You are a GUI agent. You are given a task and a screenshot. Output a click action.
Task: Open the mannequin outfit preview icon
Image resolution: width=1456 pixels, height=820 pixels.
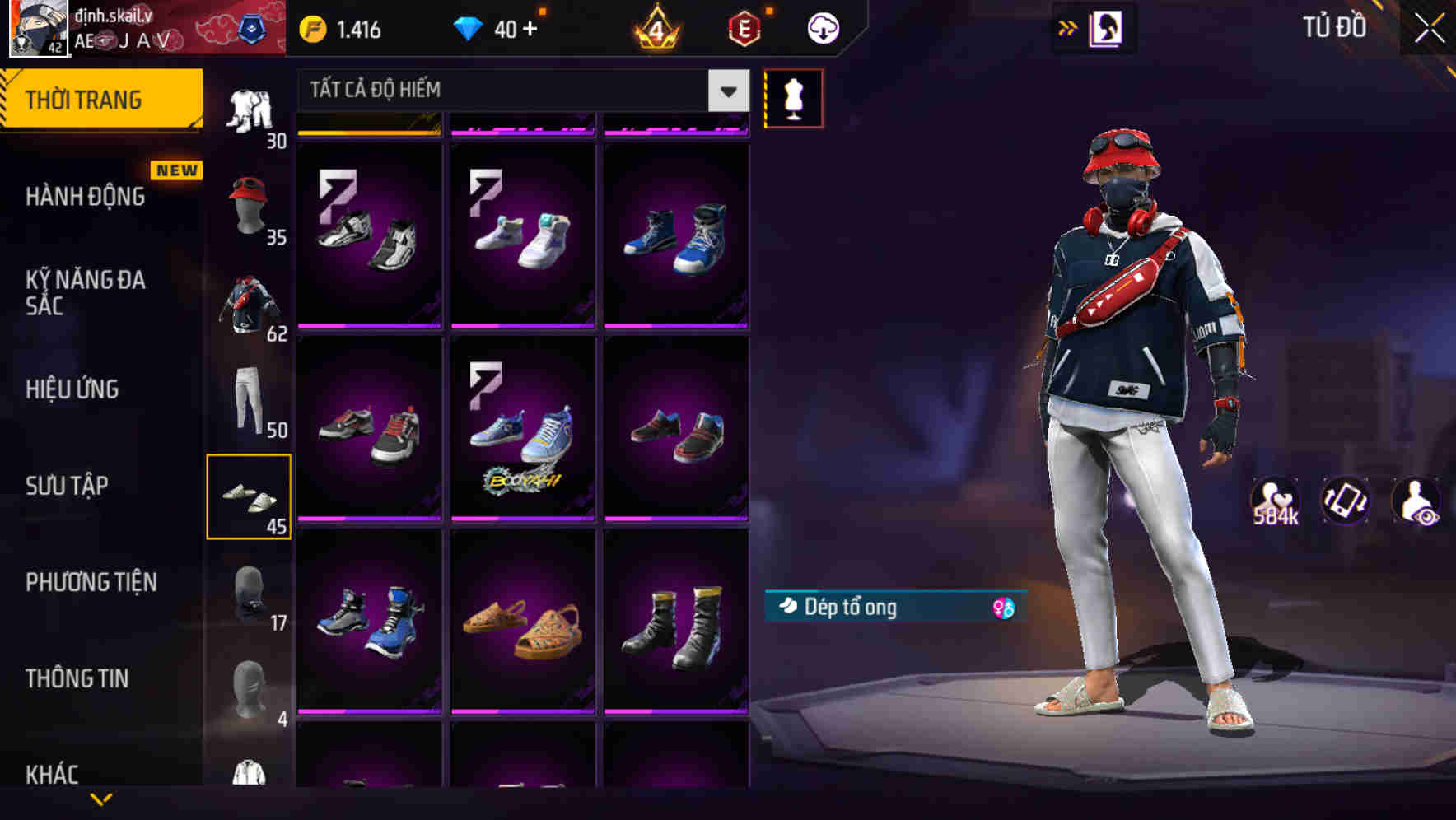(793, 97)
